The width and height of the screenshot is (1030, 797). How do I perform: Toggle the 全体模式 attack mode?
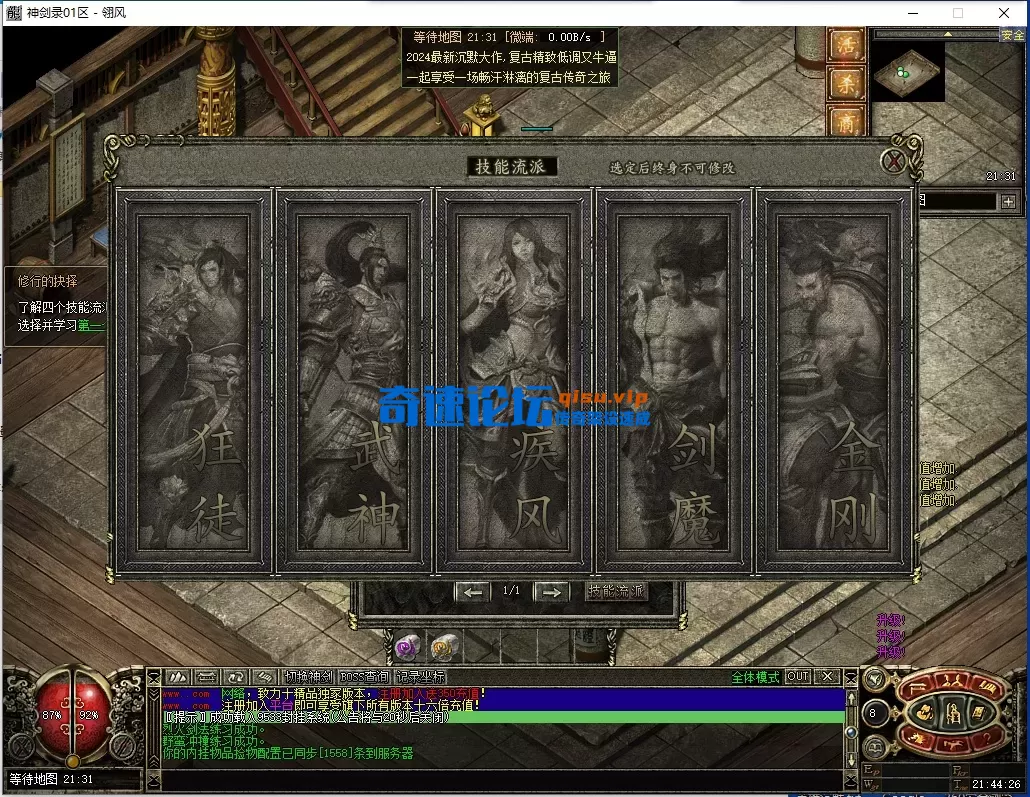click(x=754, y=677)
